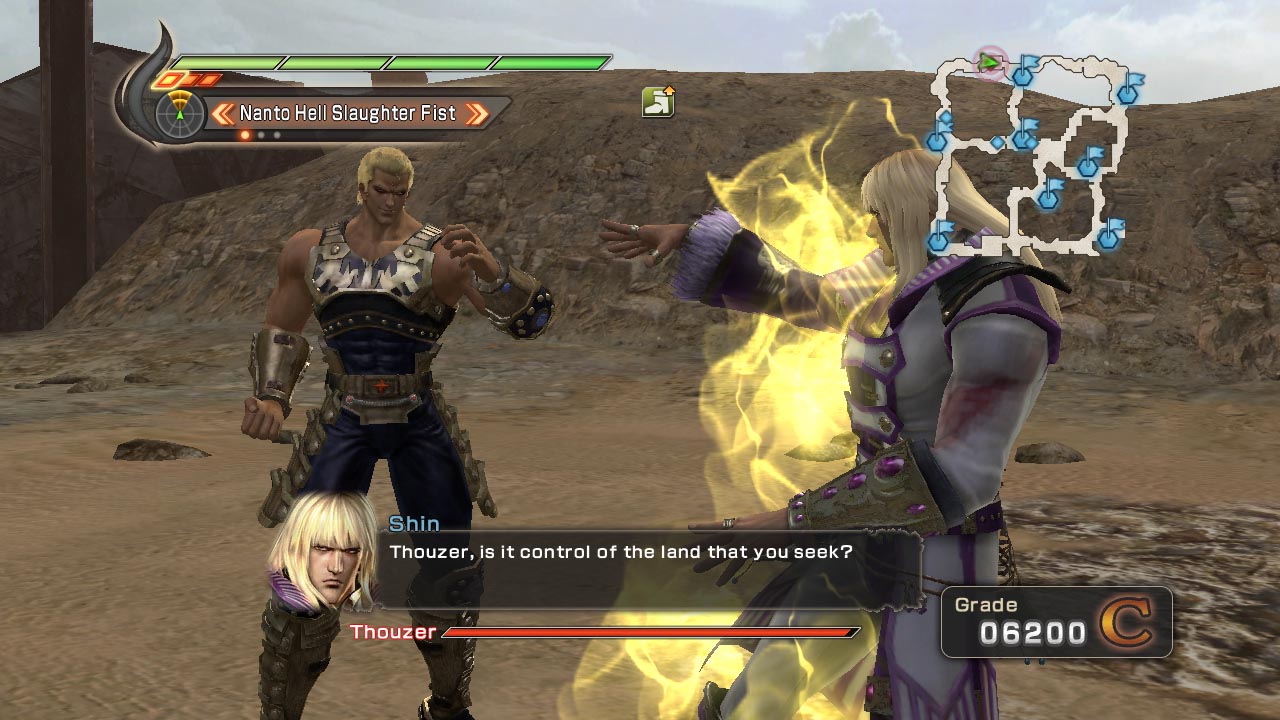This screenshot has width=1280, height=720.
Task: Cycle signature move with the left arrow
Action: (x=222, y=113)
